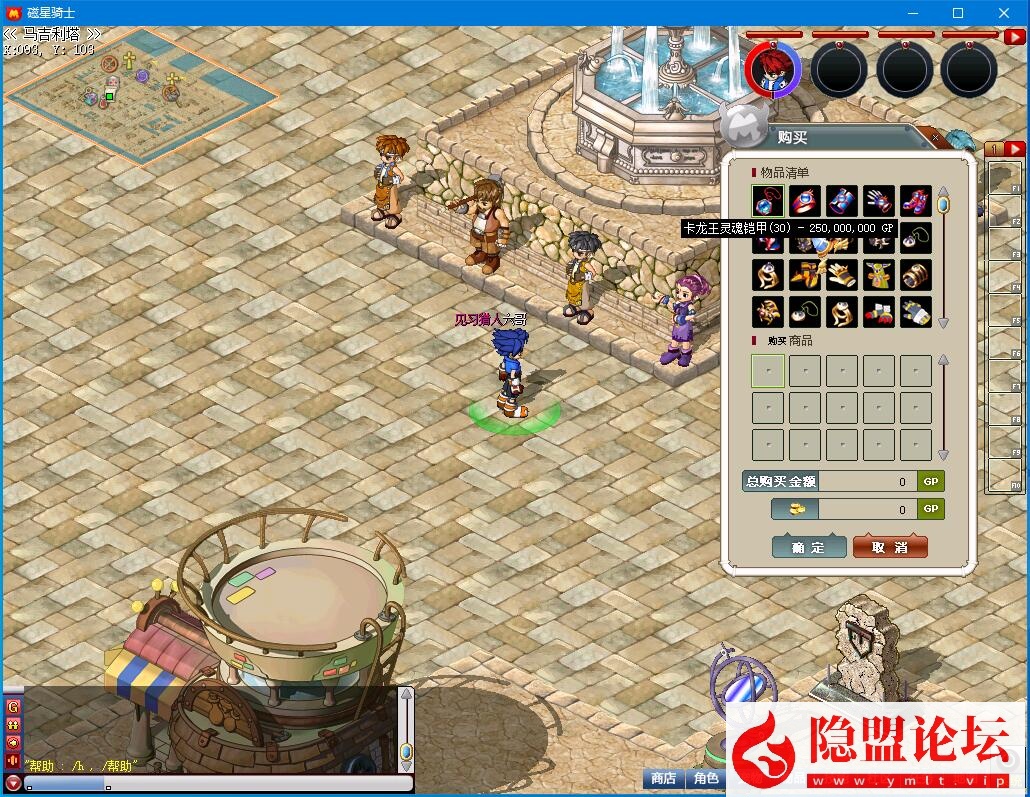This screenshot has width=1030, height=797.
Task: Open the 商店 shop button
Action: click(x=663, y=778)
